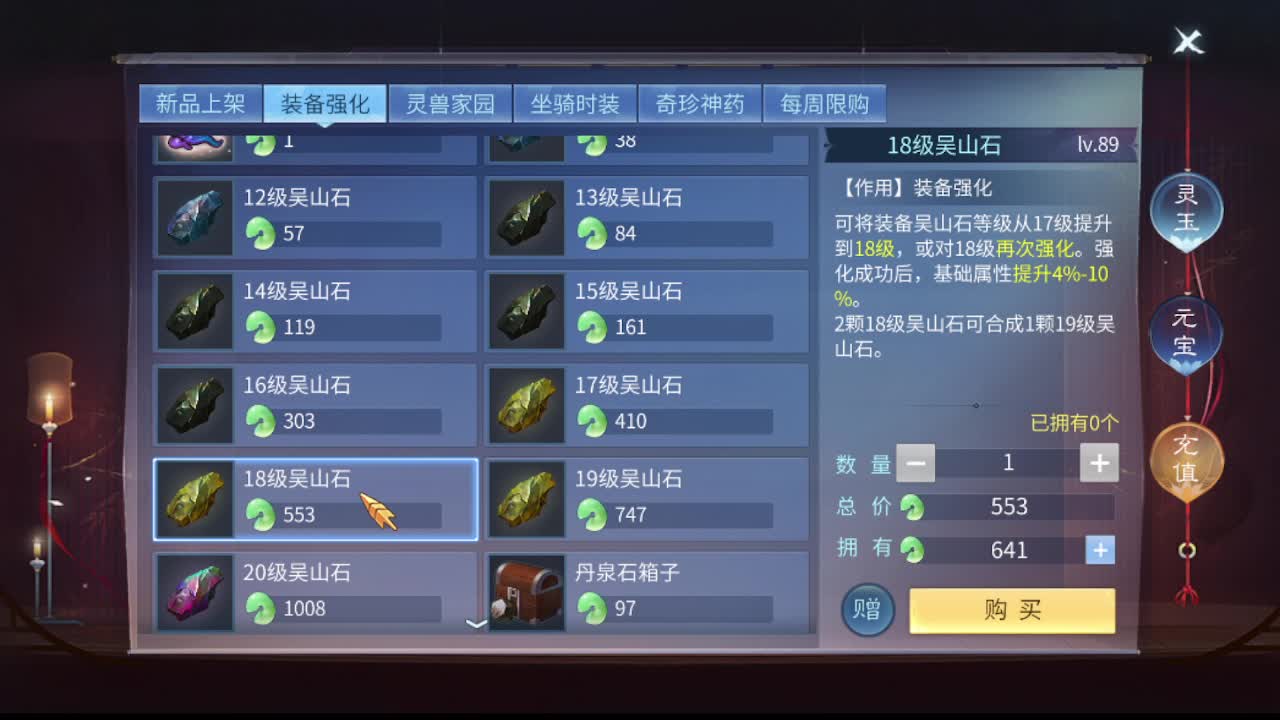Select the 20级吴山石 gem icon
The image size is (1280, 720).
[x=195, y=594]
